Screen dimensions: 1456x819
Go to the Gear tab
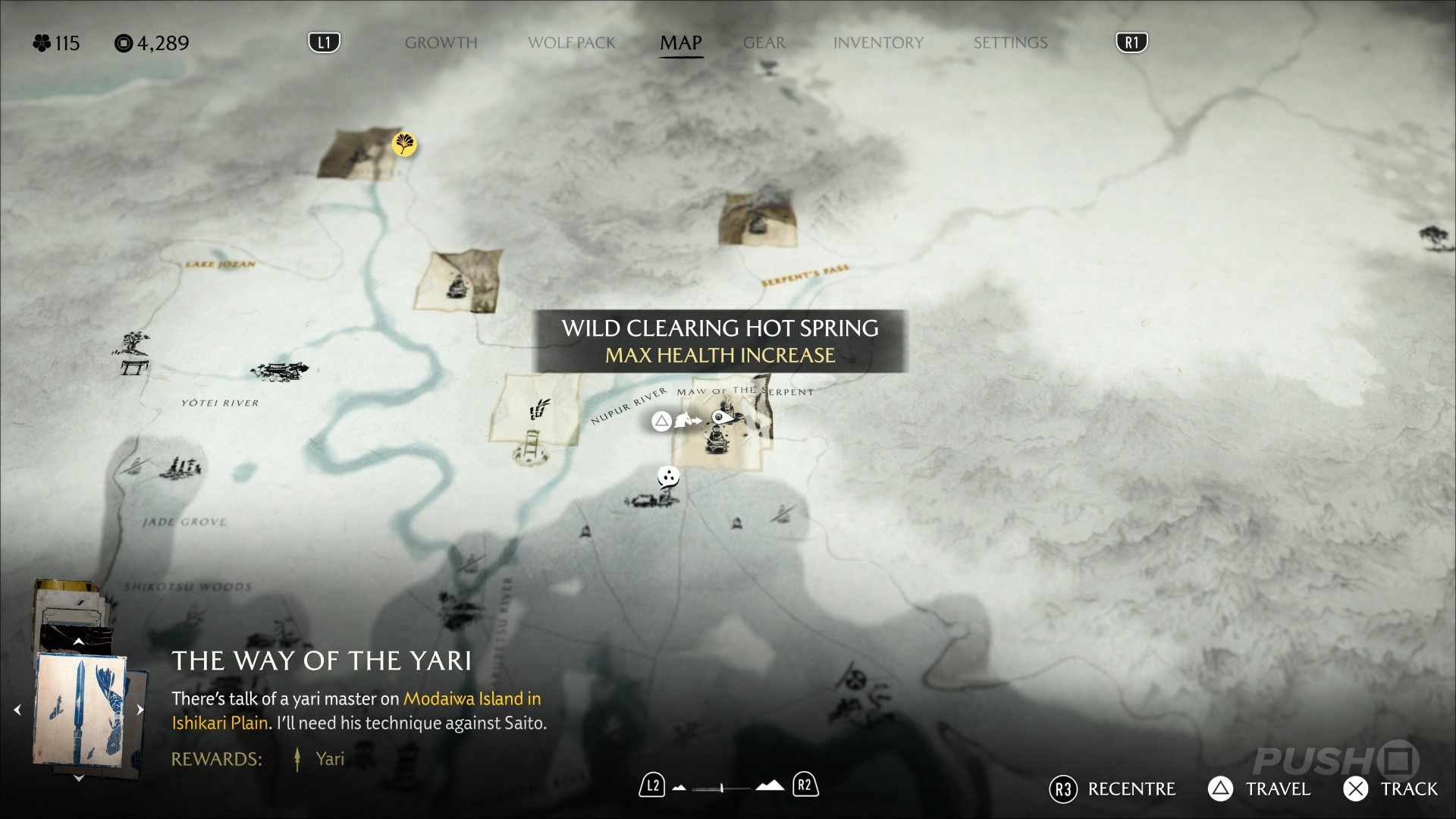point(764,43)
